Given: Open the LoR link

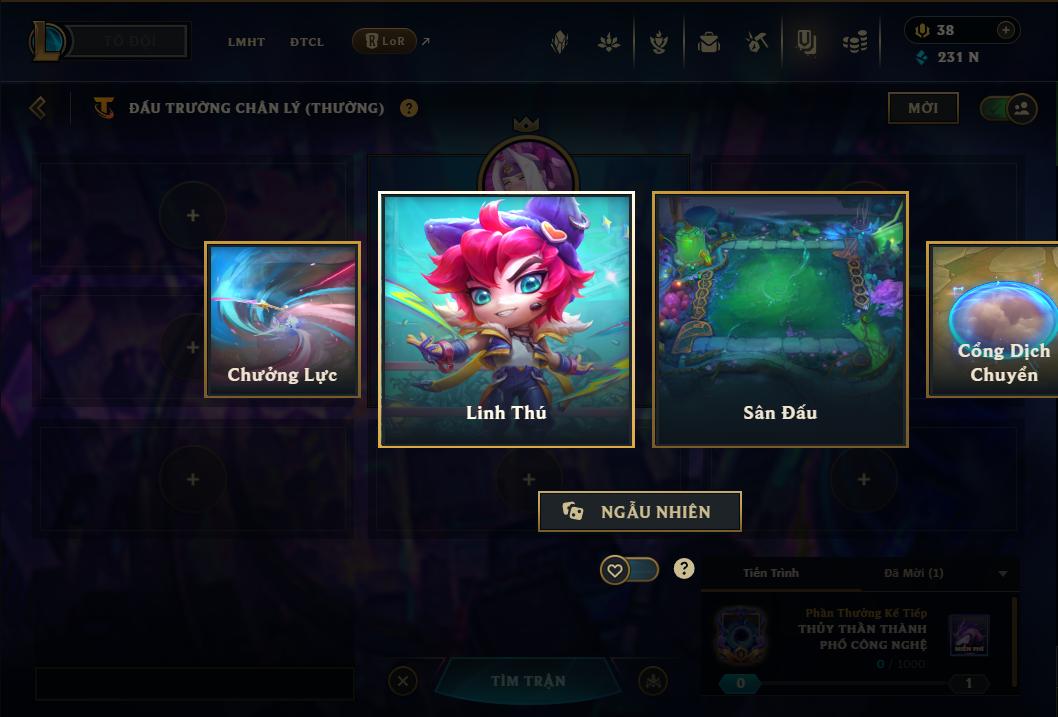Looking at the screenshot, I should click(x=385, y=41).
